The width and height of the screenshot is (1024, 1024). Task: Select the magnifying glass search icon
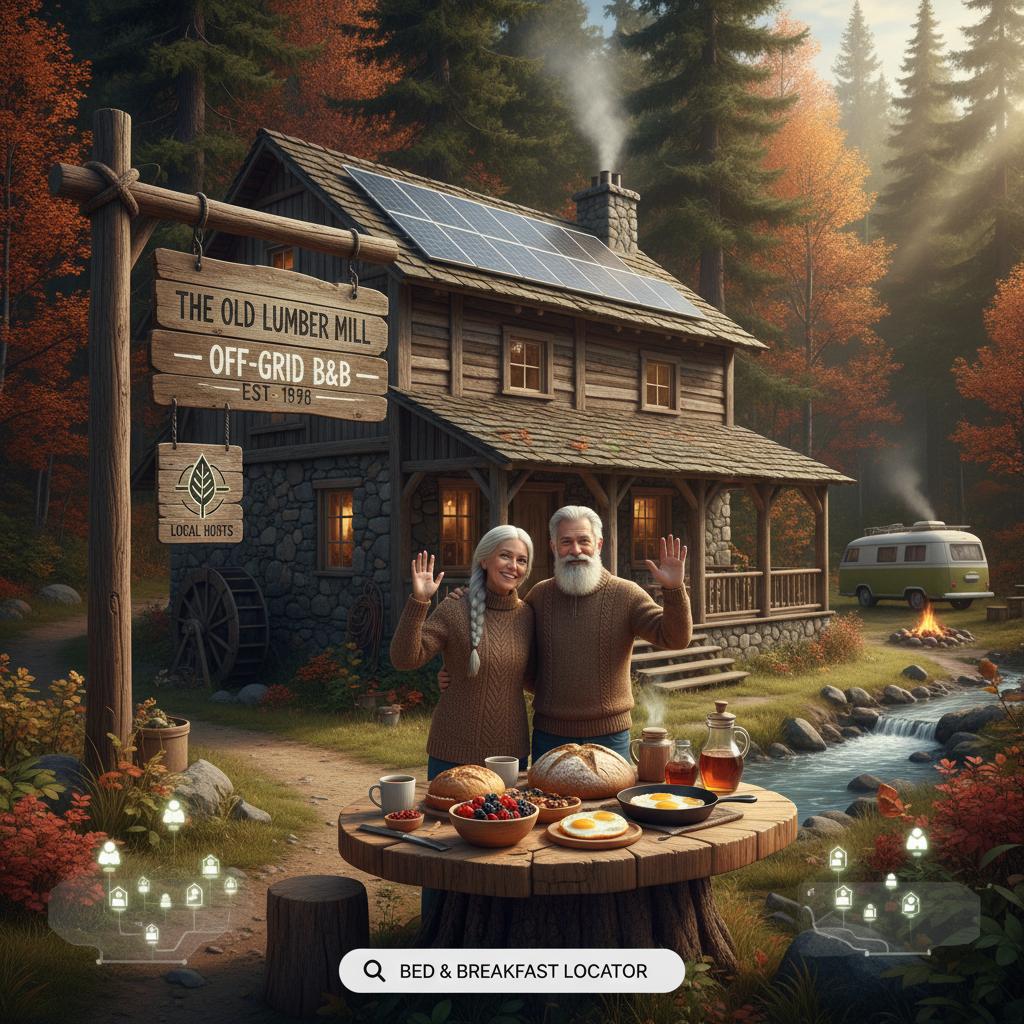[x=375, y=970]
